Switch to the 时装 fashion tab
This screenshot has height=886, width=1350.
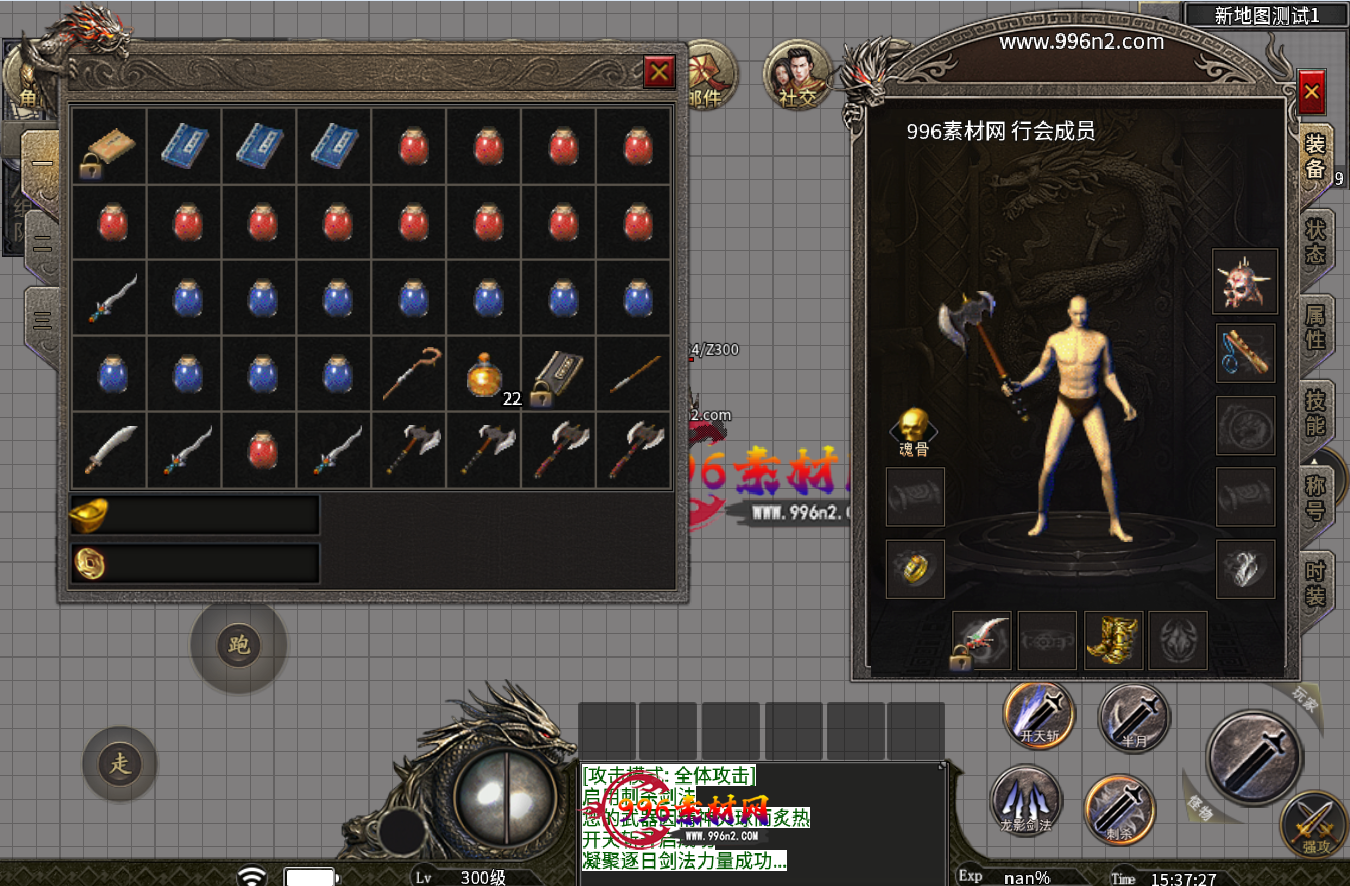tap(1314, 583)
